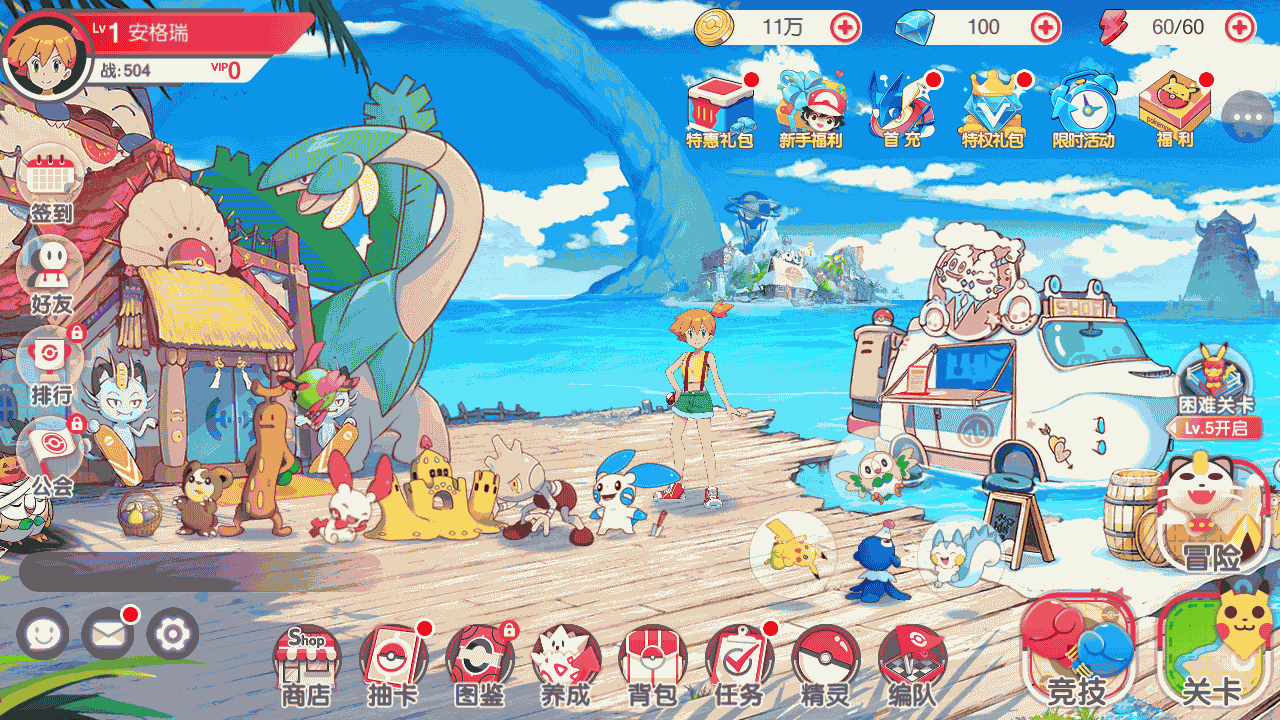The width and height of the screenshot is (1280, 720).
Task: Click the smiley face chat button
Action: tap(43, 634)
